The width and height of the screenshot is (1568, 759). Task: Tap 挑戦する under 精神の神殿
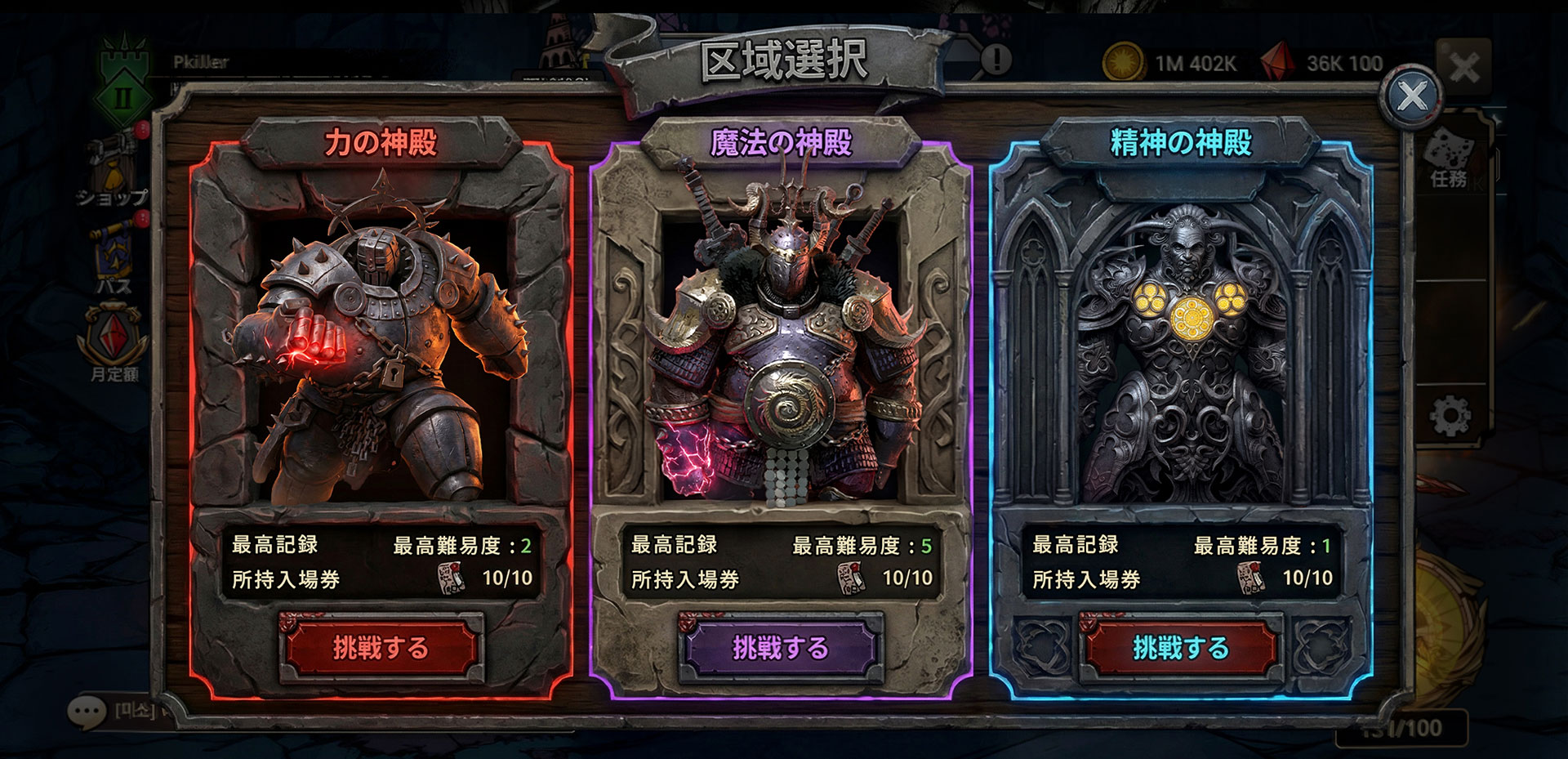(1180, 648)
